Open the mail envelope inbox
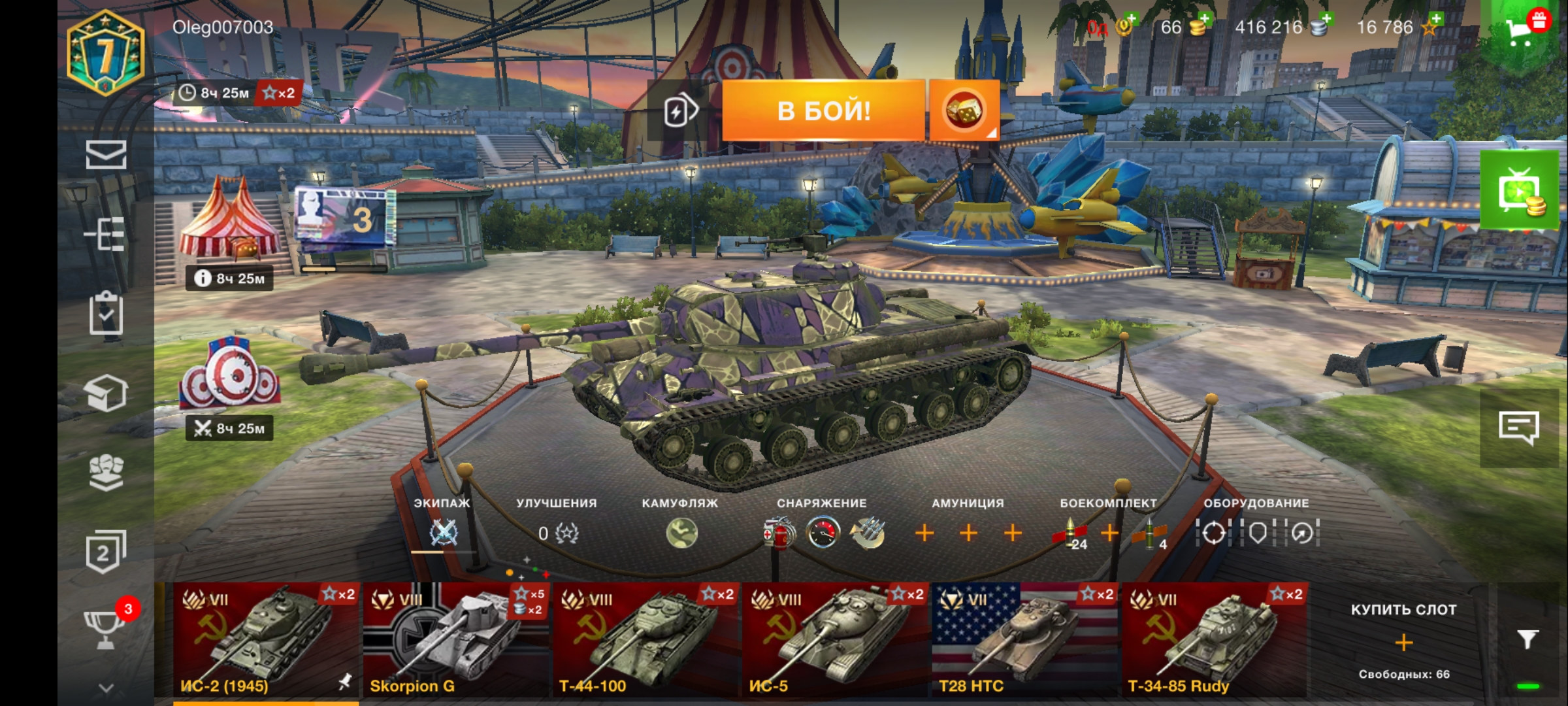Image resolution: width=1568 pixels, height=706 pixels. pyautogui.click(x=106, y=155)
